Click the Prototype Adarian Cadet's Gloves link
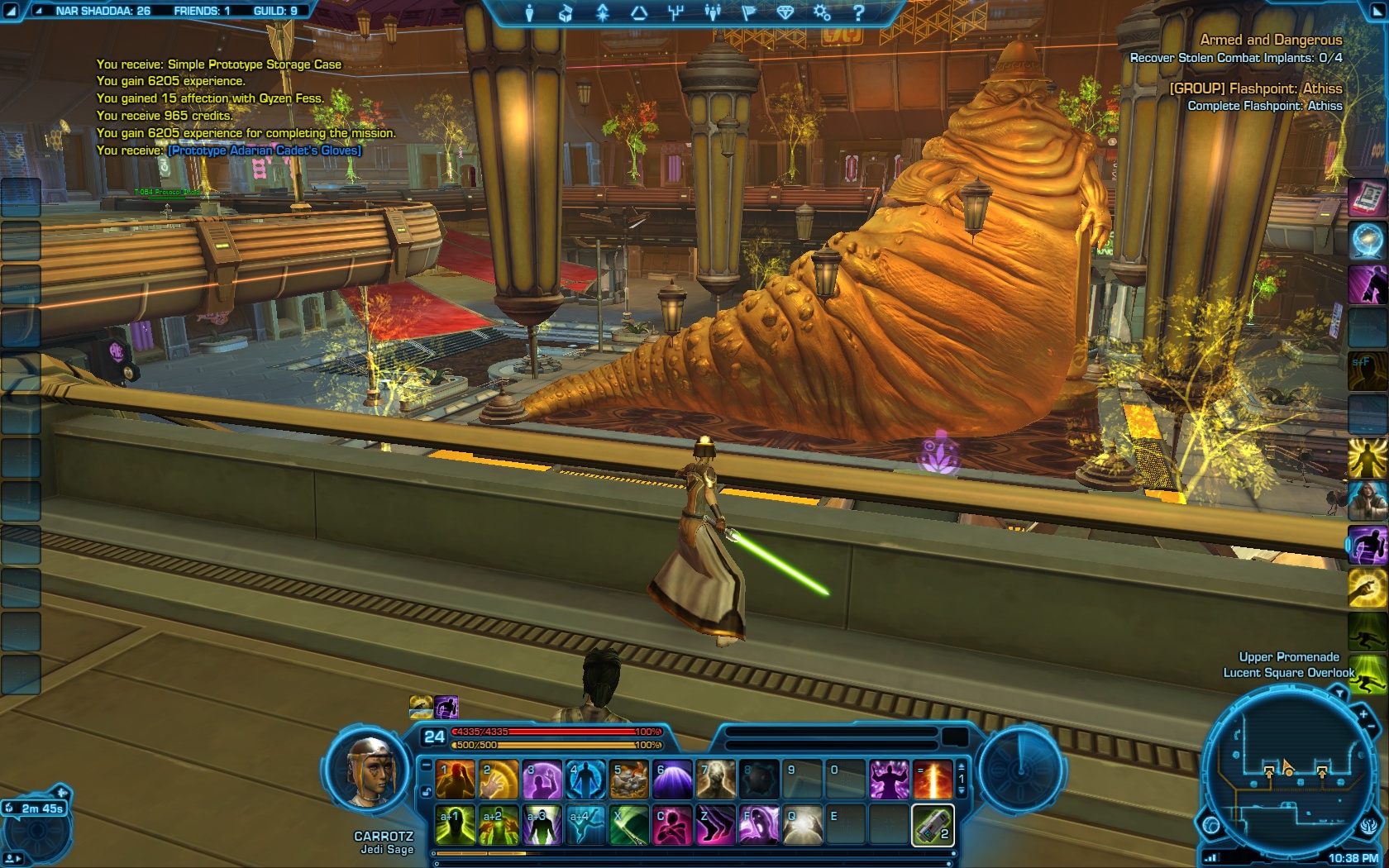This screenshot has width=1389, height=868. click(x=265, y=150)
